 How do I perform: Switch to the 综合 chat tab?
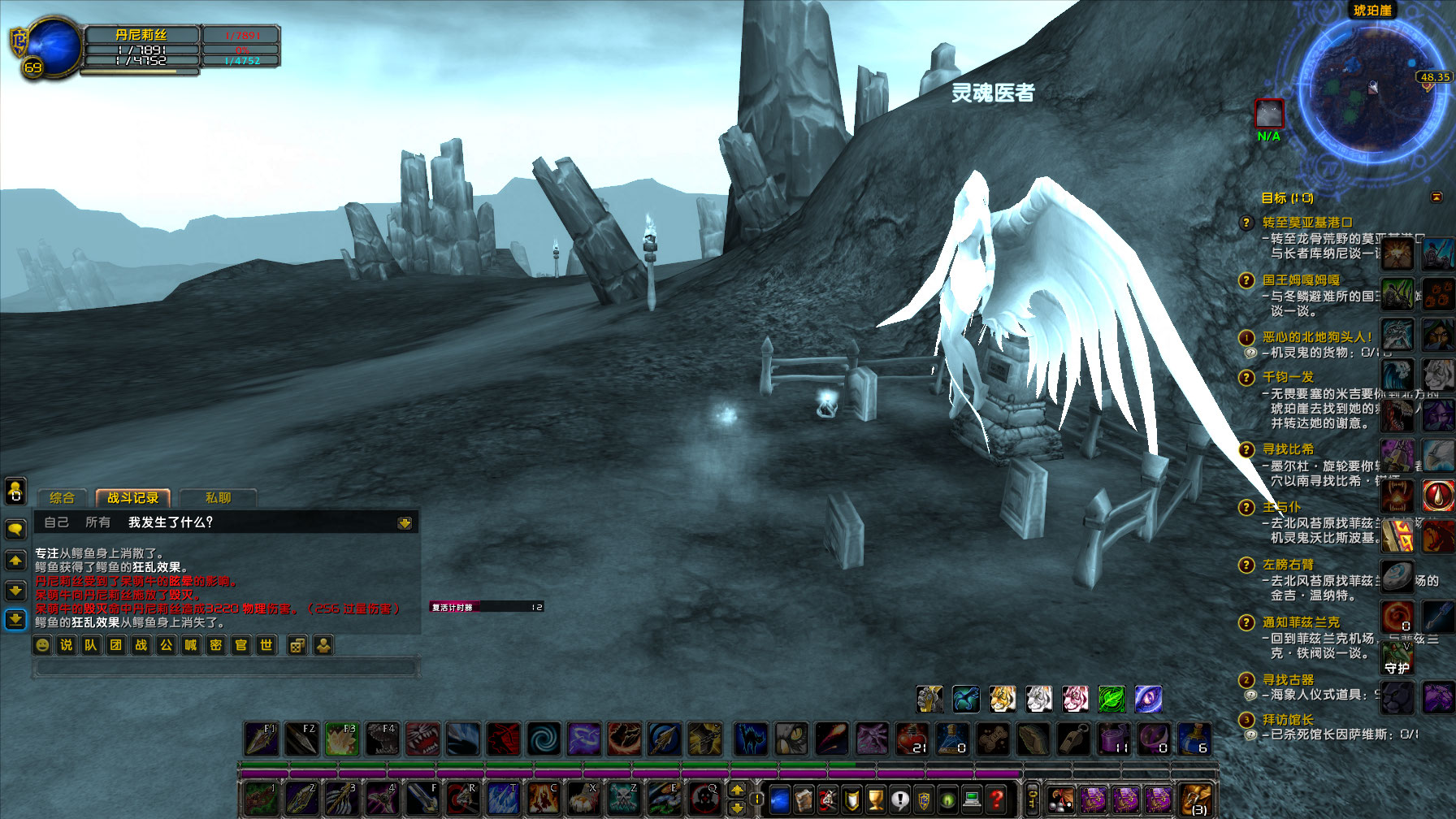pyautogui.click(x=63, y=497)
